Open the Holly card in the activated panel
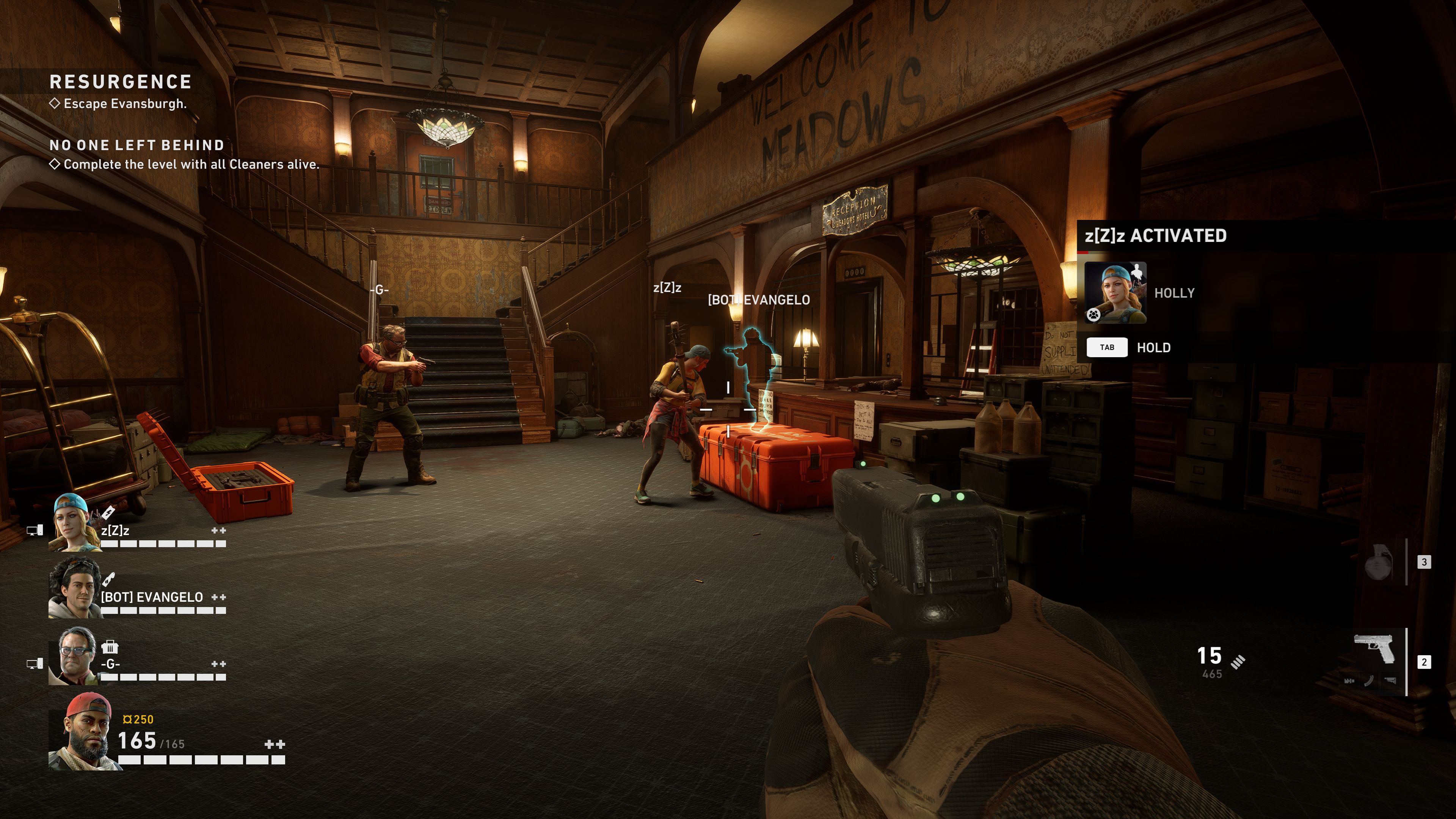Image resolution: width=1456 pixels, height=819 pixels. [x=1115, y=292]
